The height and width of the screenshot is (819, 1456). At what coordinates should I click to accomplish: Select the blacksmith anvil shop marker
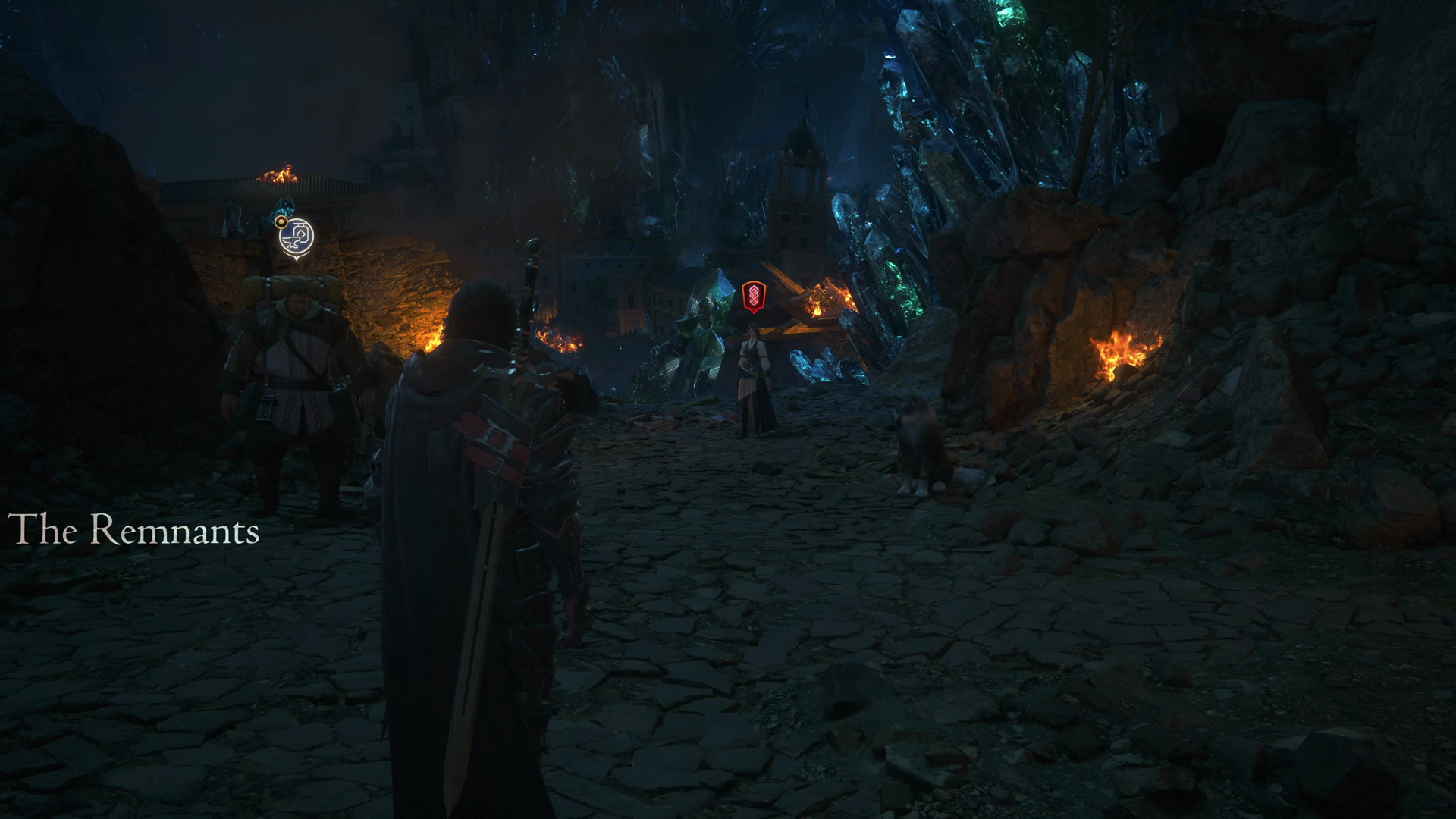[x=296, y=238]
